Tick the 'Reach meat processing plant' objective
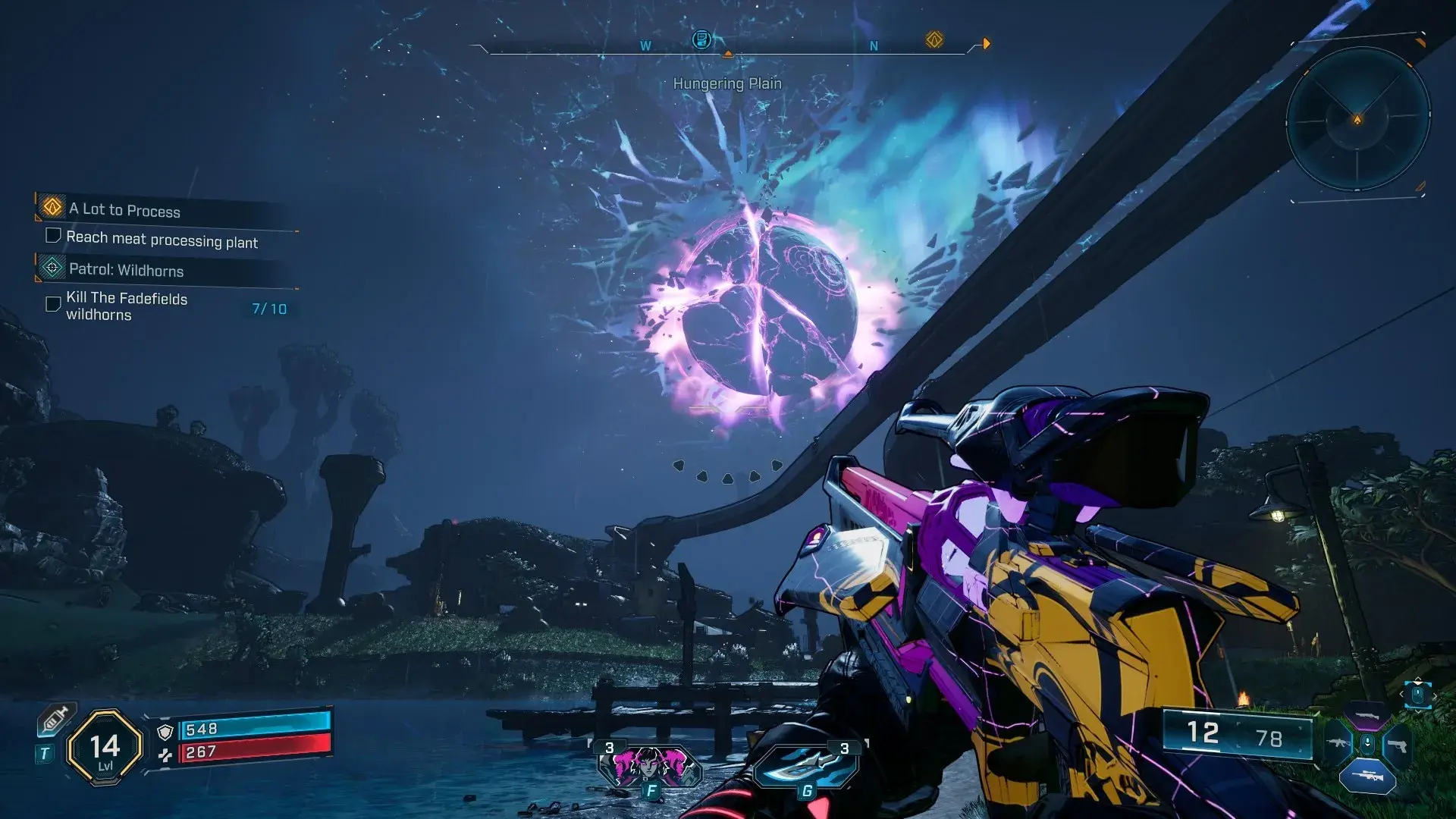1456x819 pixels. coord(53,236)
